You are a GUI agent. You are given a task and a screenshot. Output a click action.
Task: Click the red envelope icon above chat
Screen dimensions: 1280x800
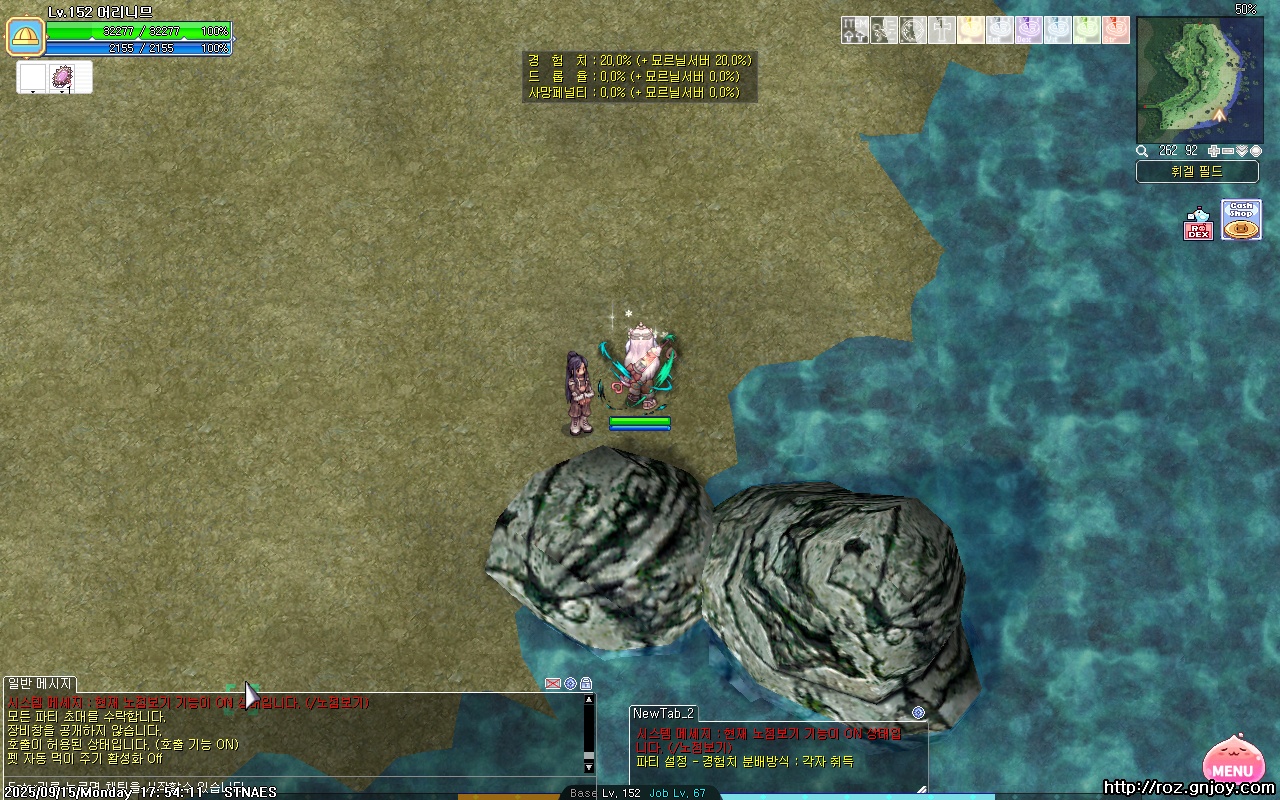tap(552, 684)
